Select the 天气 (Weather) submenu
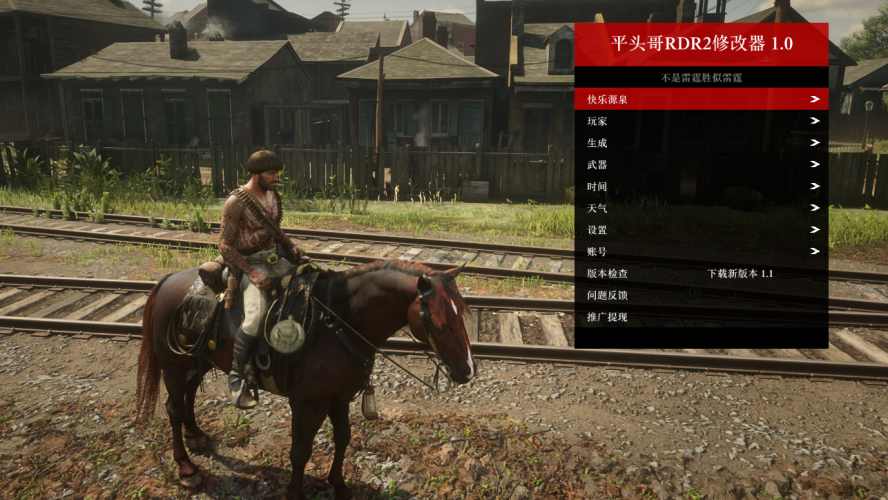Image resolution: width=888 pixels, height=500 pixels. [700, 208]
